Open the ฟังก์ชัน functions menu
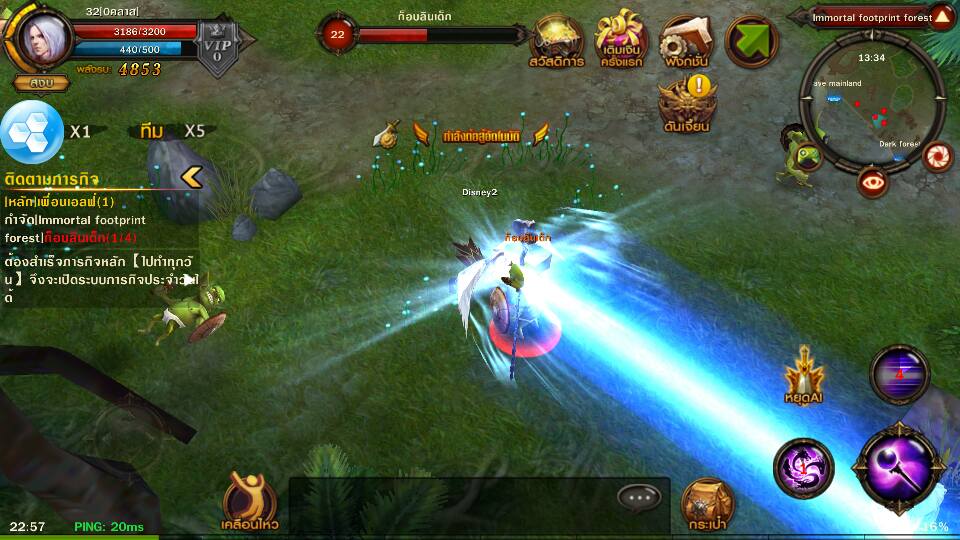Viewport: 960px width, 540px height. [687, 41]
